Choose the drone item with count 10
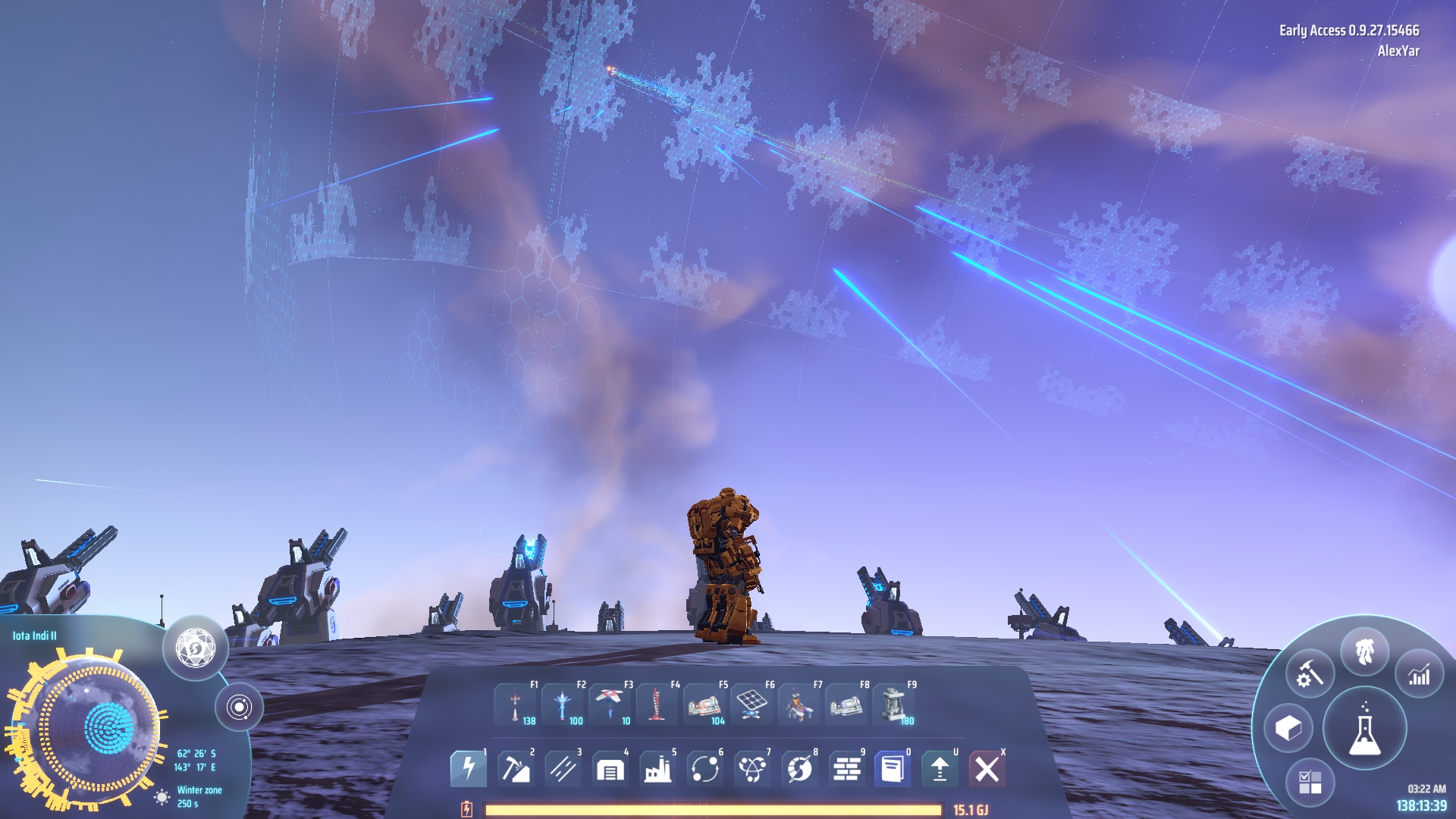 pyautogui.click(x=610, y=705)
